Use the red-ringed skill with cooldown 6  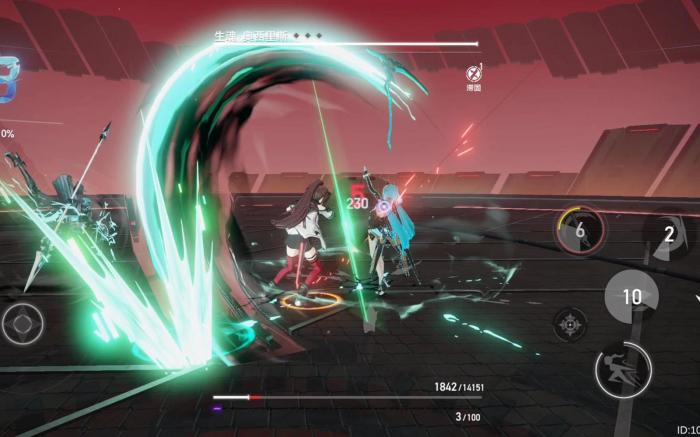pos(581,231)
